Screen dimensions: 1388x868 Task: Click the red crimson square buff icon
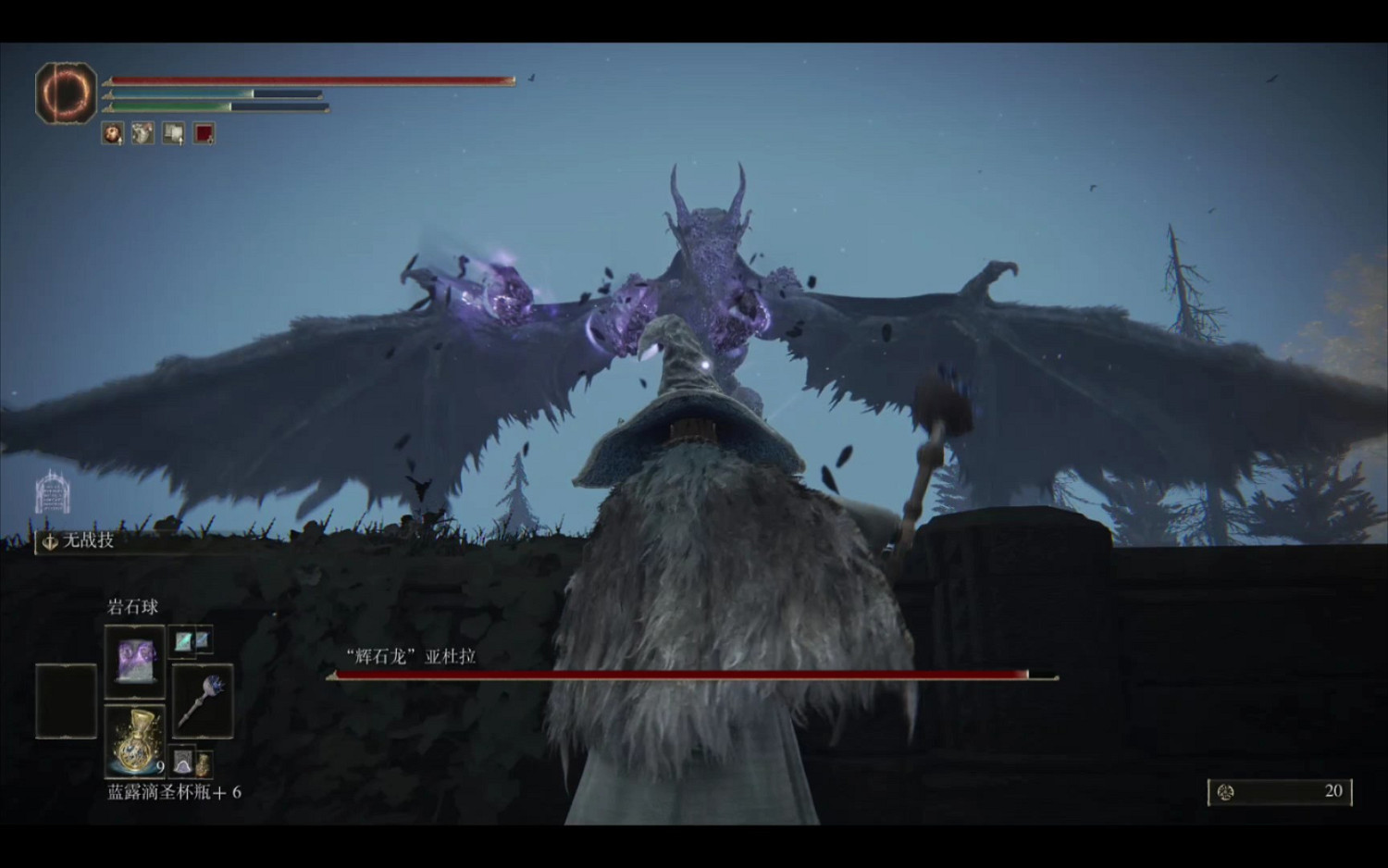[204, 133]
